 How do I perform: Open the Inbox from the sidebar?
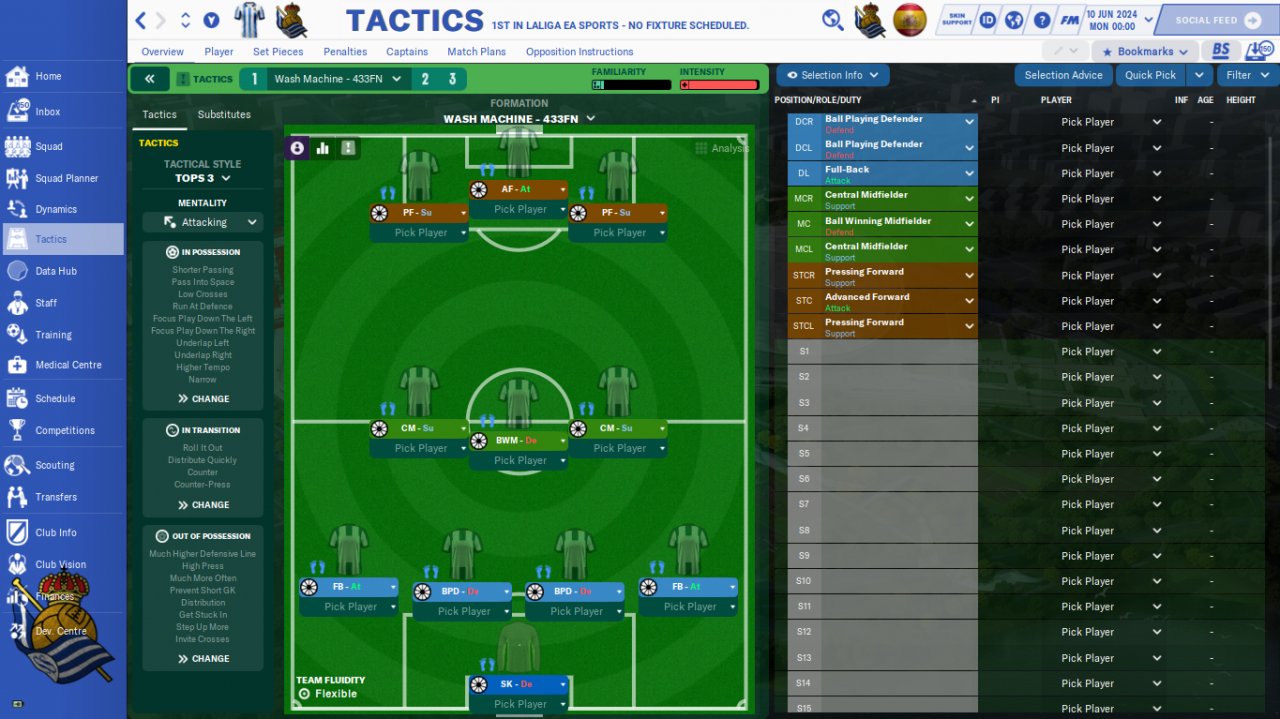coord(47,112)
